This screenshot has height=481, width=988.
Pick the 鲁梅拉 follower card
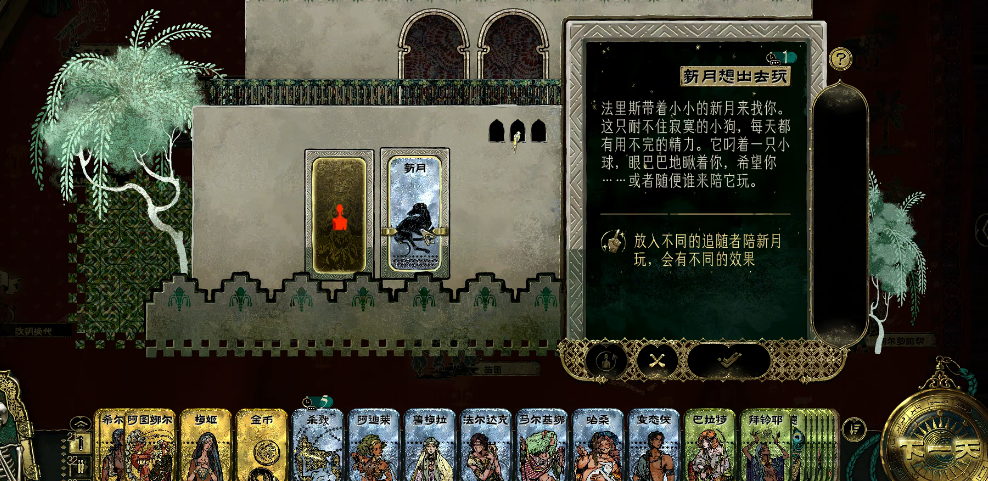(430, 445)
